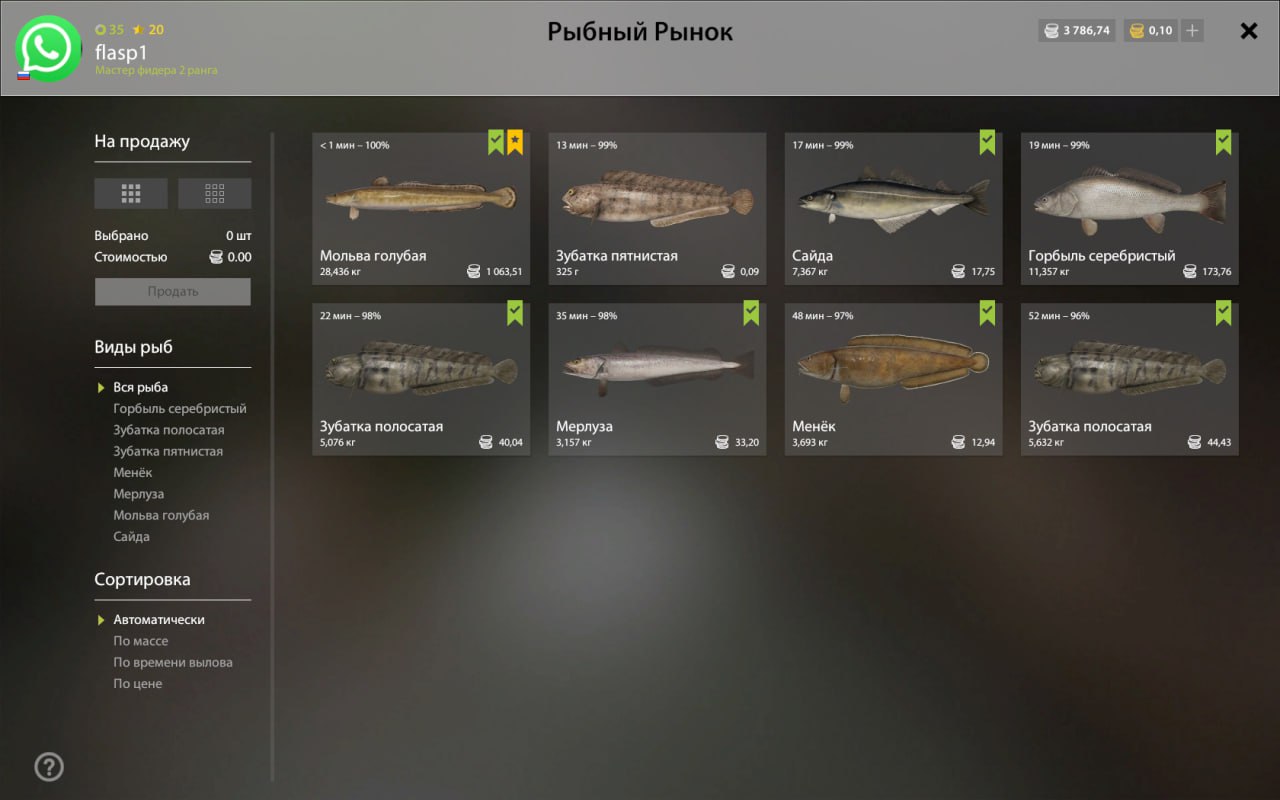
Task: Sort fish by weight (По массе)
Action: tap(141, 641)
